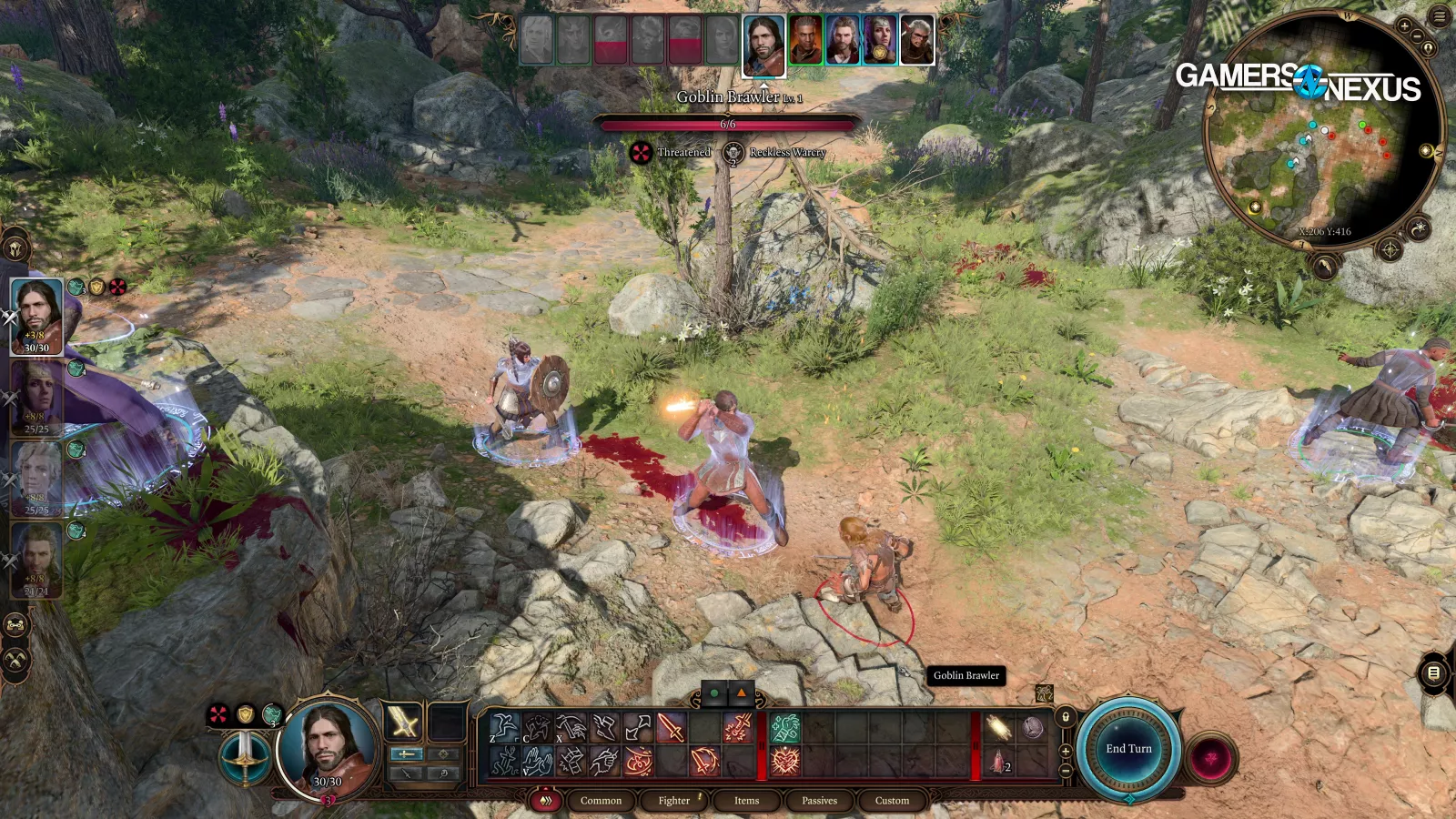End the current turn
The width and height of the screenshot is (1456, 819).
pyautogui.click(x=1128, y=748)
